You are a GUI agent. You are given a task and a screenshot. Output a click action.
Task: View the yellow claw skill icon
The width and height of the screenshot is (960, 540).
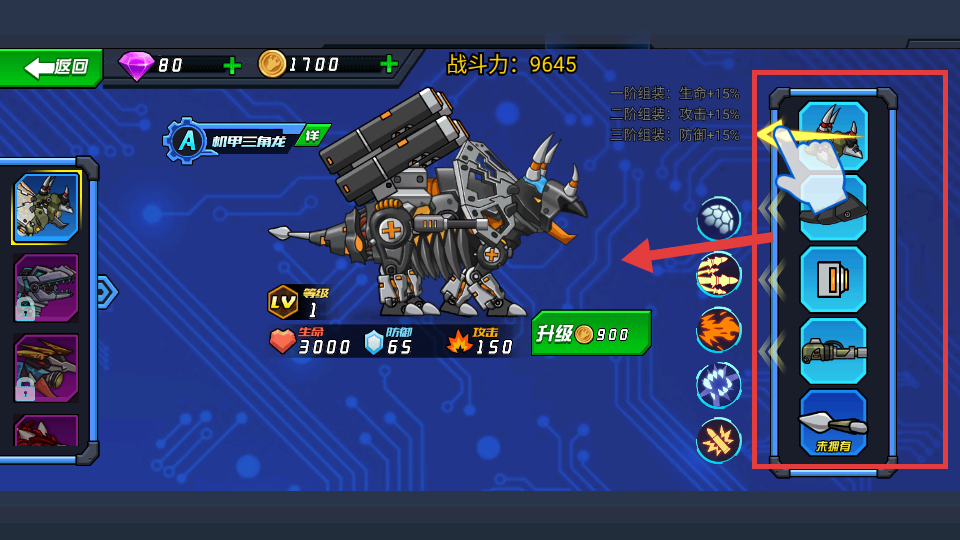coord(718,274)
